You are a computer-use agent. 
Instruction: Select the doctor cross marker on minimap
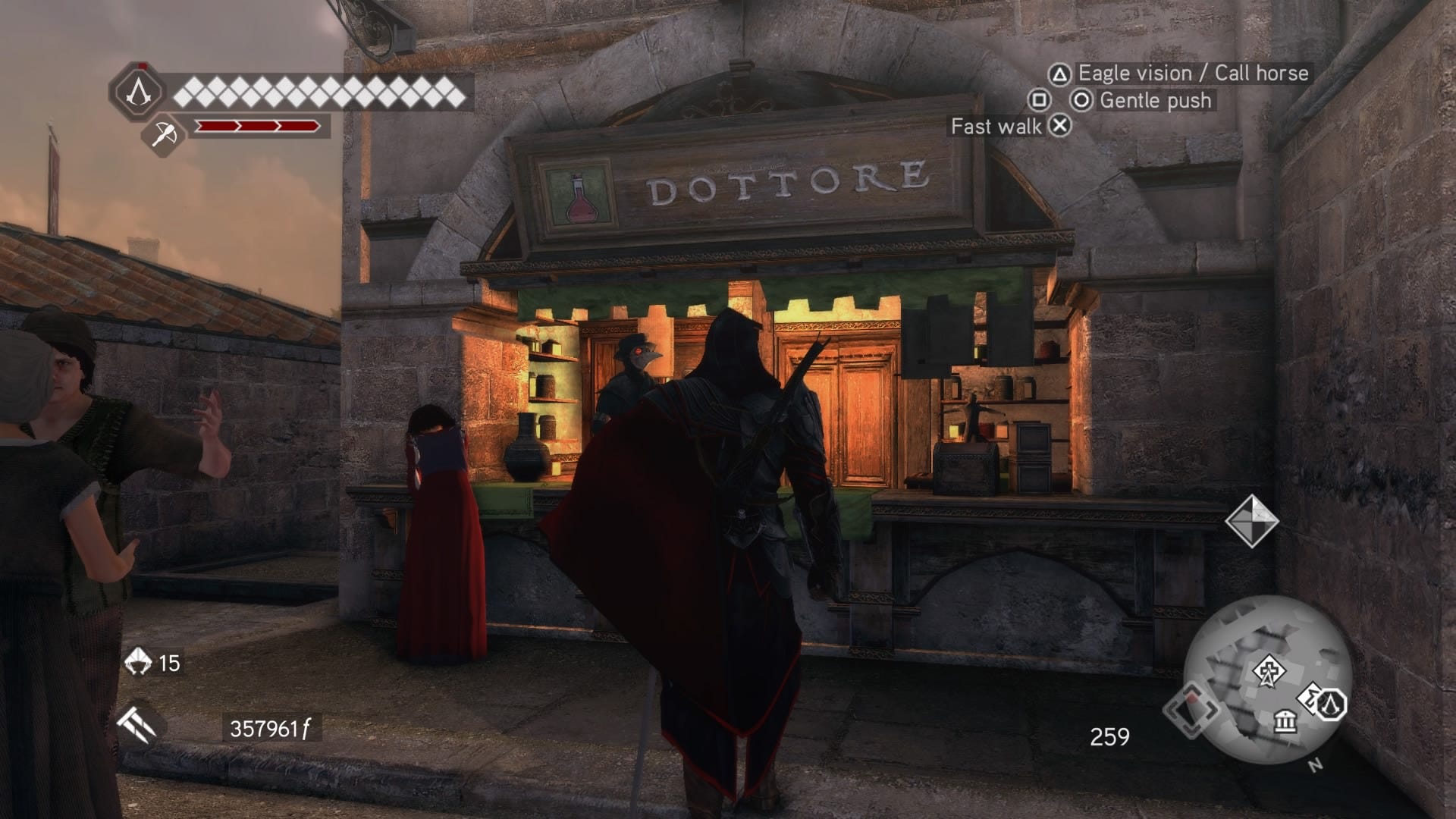[x=1267, y=672]
